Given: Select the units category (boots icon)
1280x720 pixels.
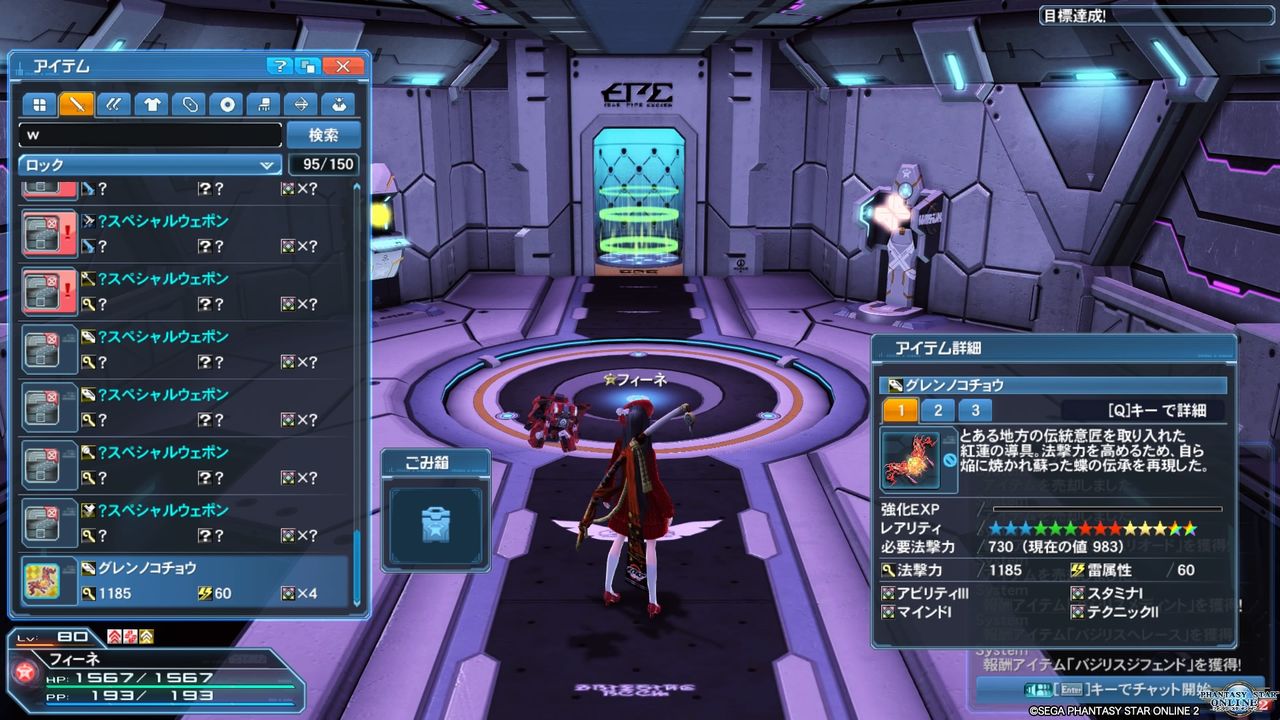Looking at the screenshot, I should click(113, 104).
